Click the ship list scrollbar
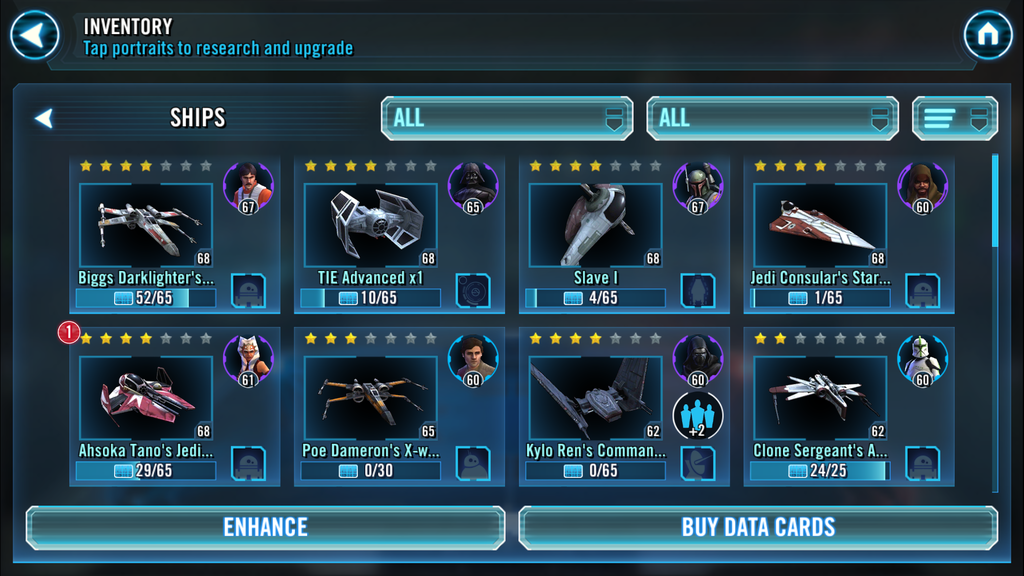Image resolution: width=1024 pixels, height=576 pixels. (994, 200)
